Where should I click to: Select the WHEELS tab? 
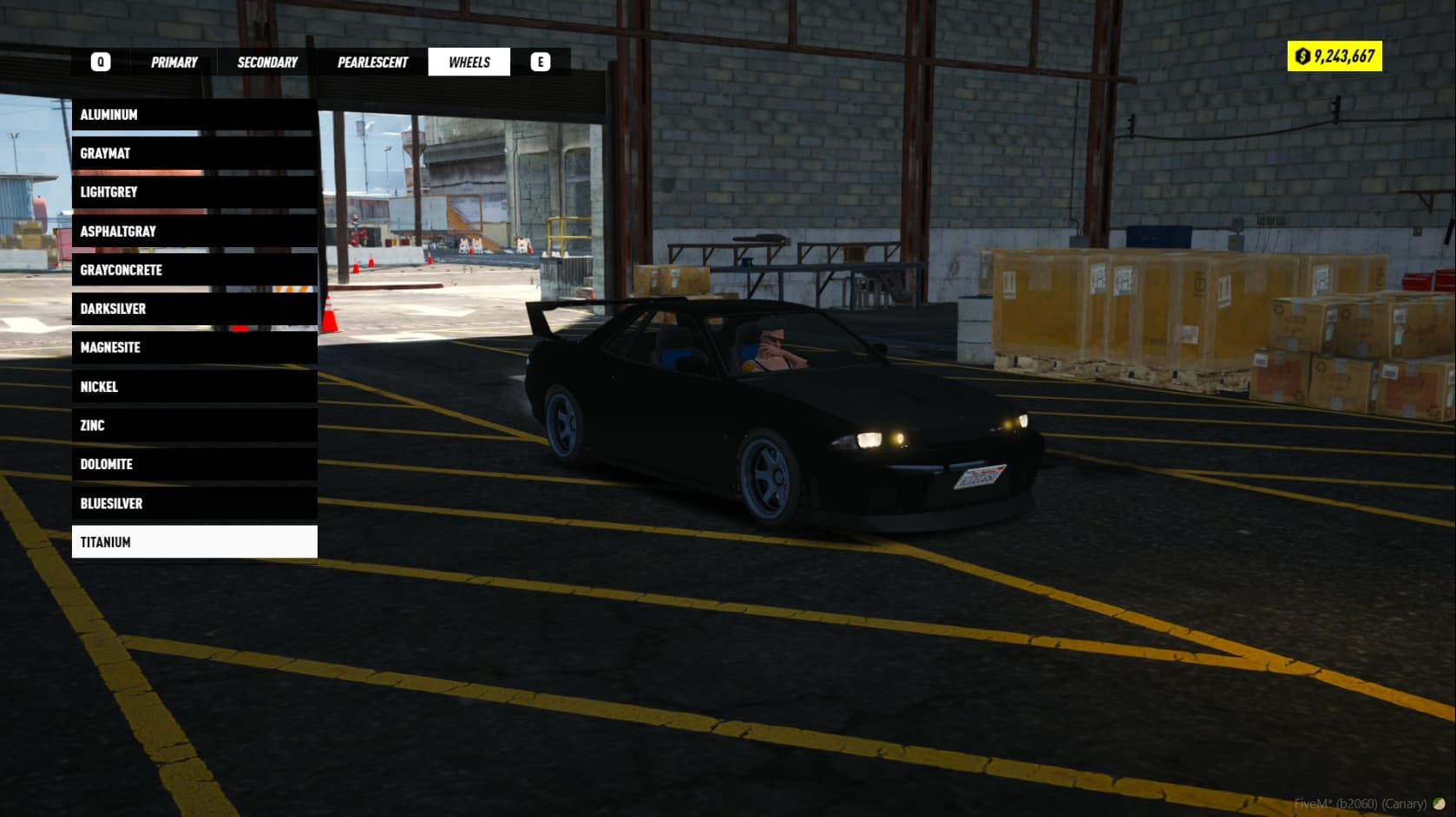coord(469,62)
